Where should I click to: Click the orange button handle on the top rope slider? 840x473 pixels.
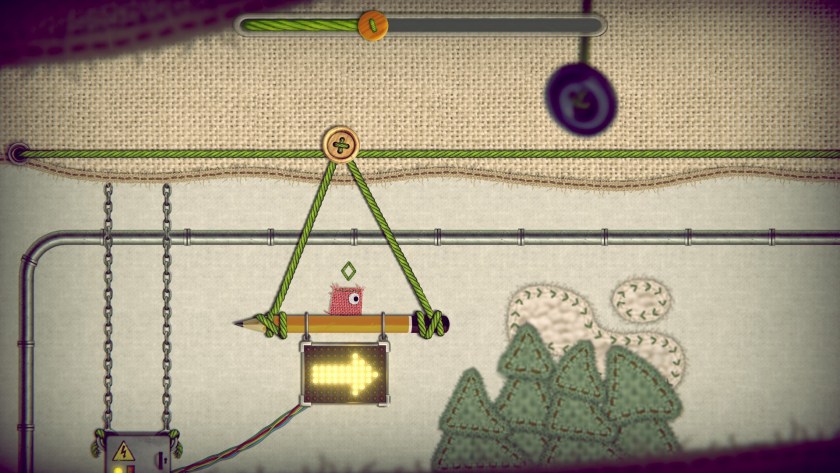(x=372, y=25)
